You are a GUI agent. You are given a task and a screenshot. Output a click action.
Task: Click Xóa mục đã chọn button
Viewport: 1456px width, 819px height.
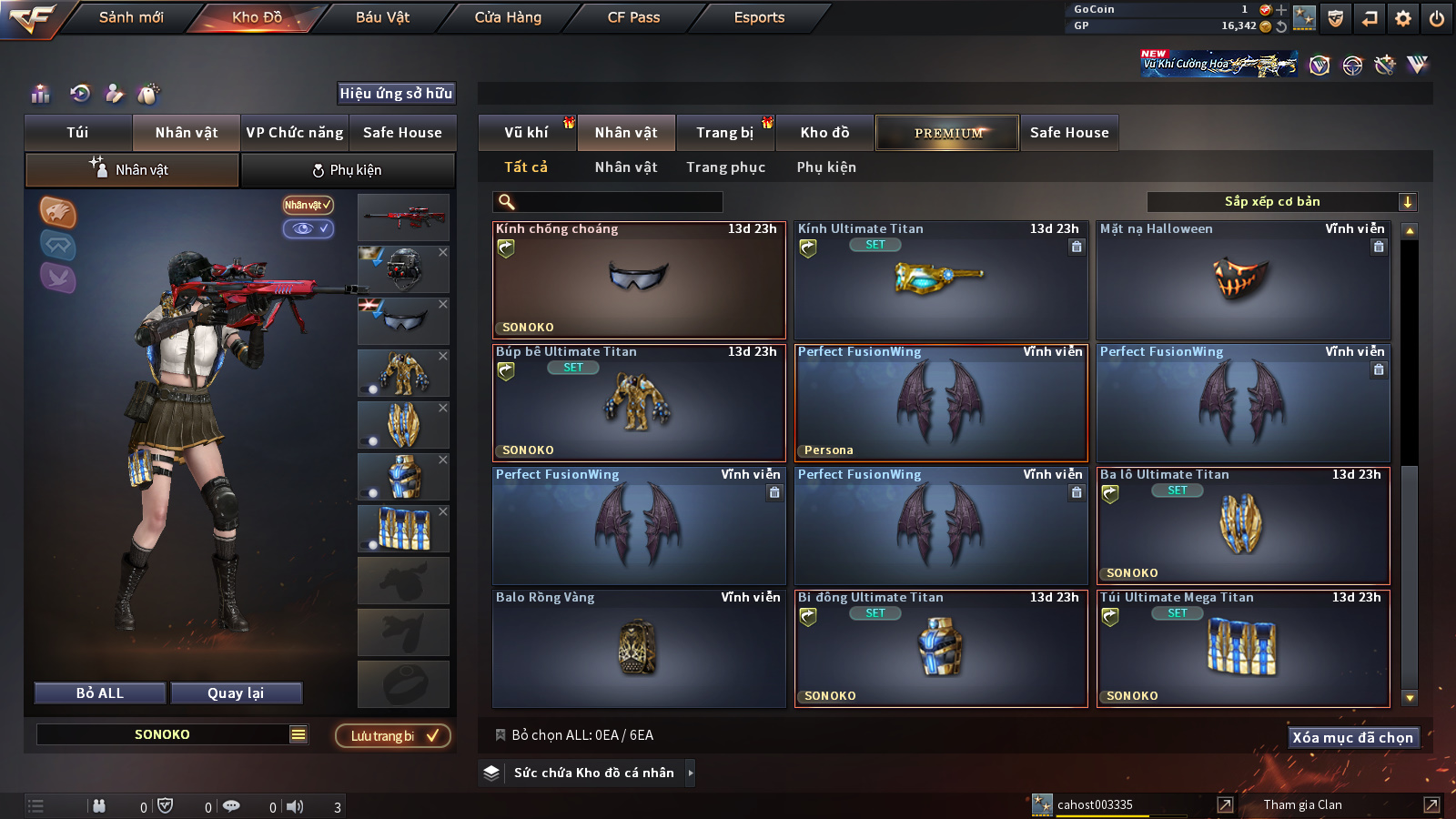[x=1353, y=738]
